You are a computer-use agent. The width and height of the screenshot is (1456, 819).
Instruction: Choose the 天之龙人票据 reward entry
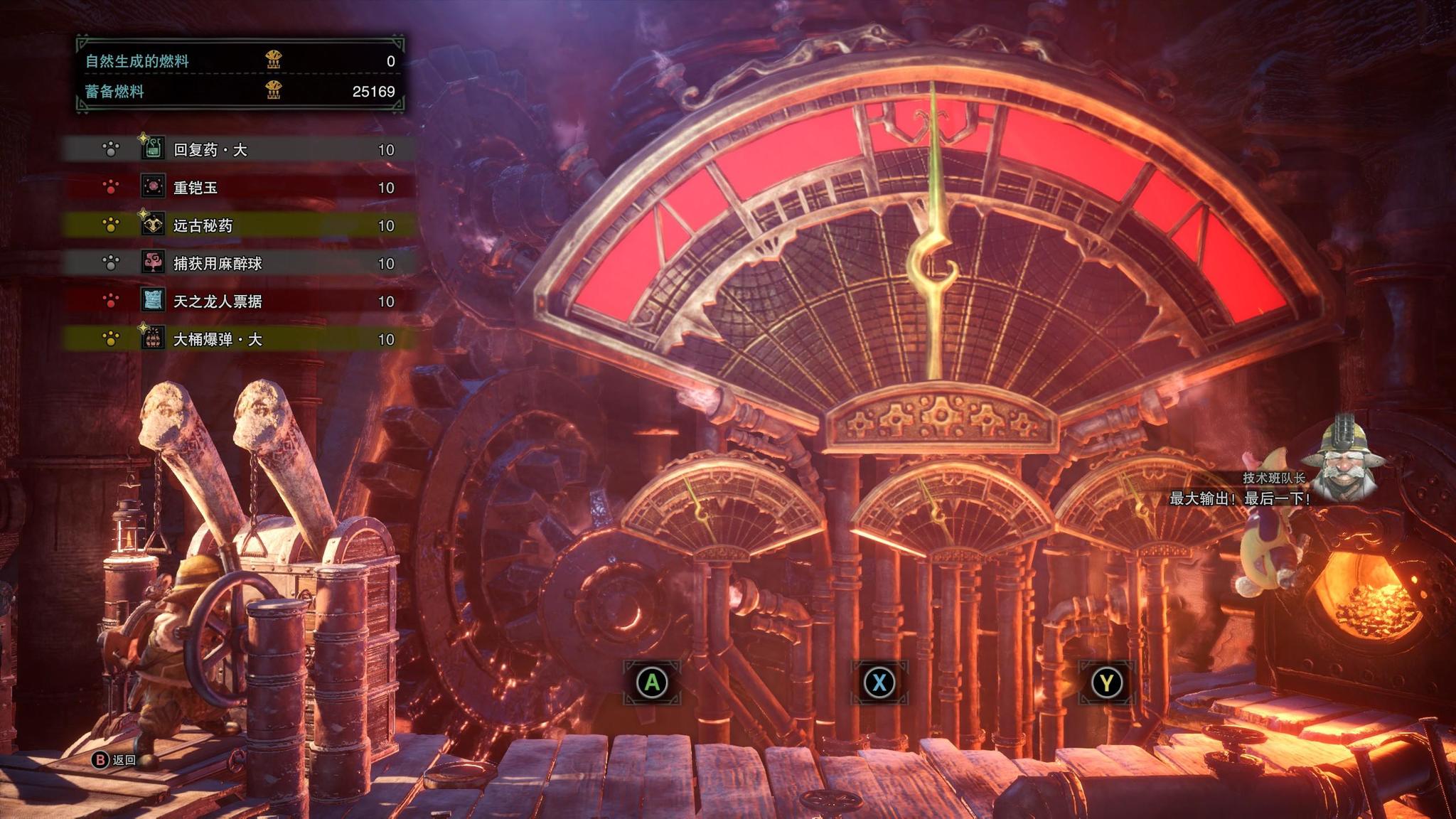point(239,301)
